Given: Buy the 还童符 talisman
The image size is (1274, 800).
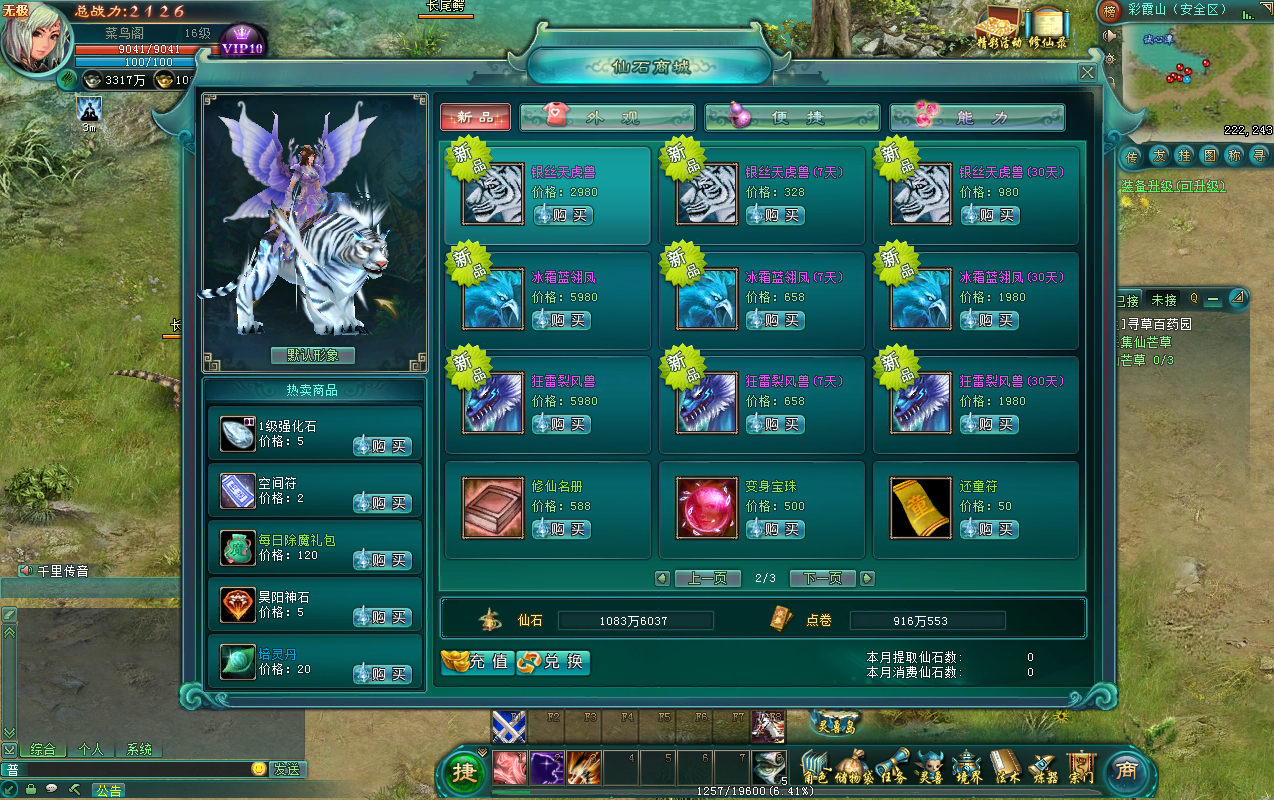Looking at the screenshot, I should coord(990,529).
